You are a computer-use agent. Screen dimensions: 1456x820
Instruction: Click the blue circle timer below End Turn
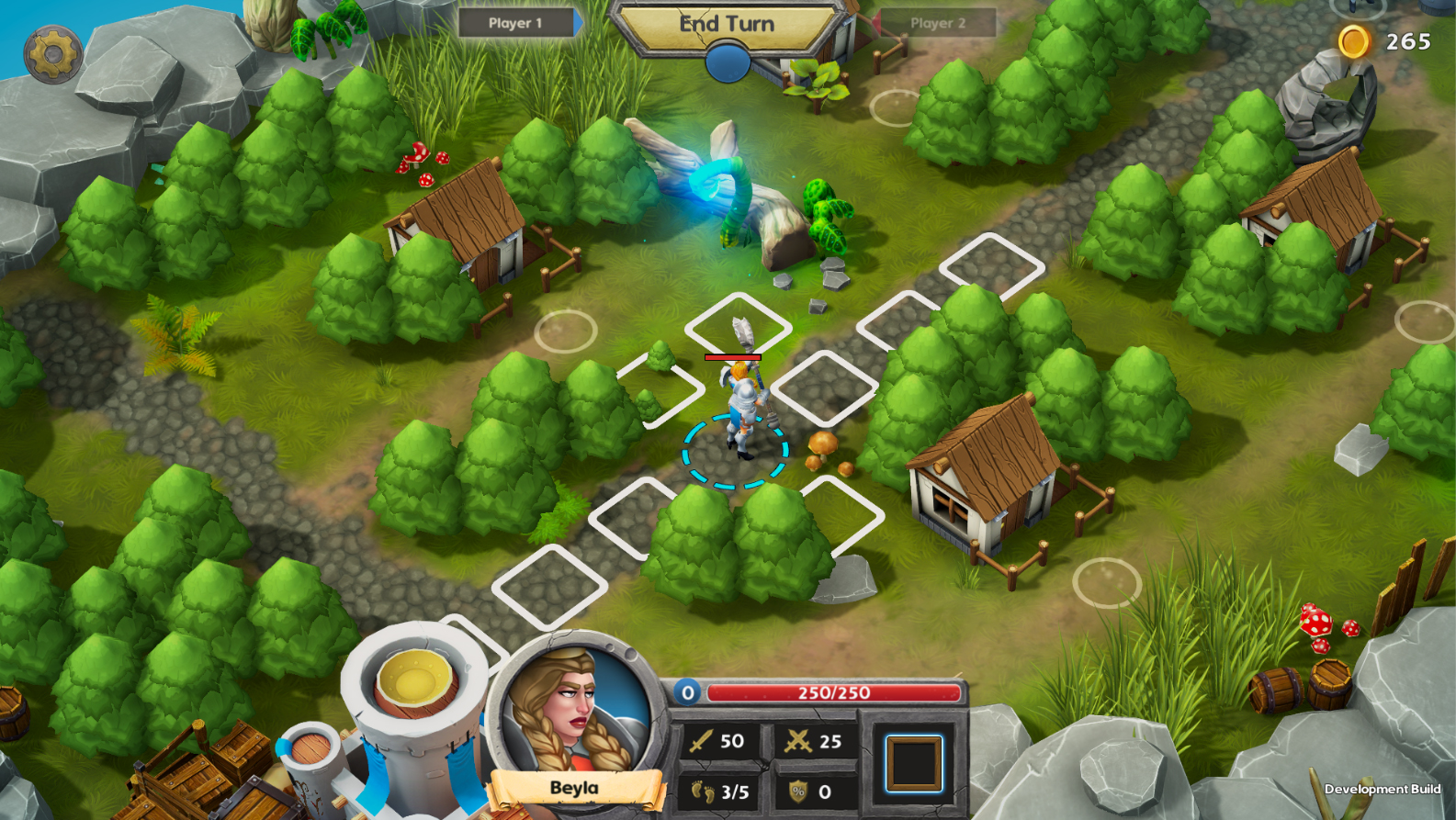click(x=727, y=60)
